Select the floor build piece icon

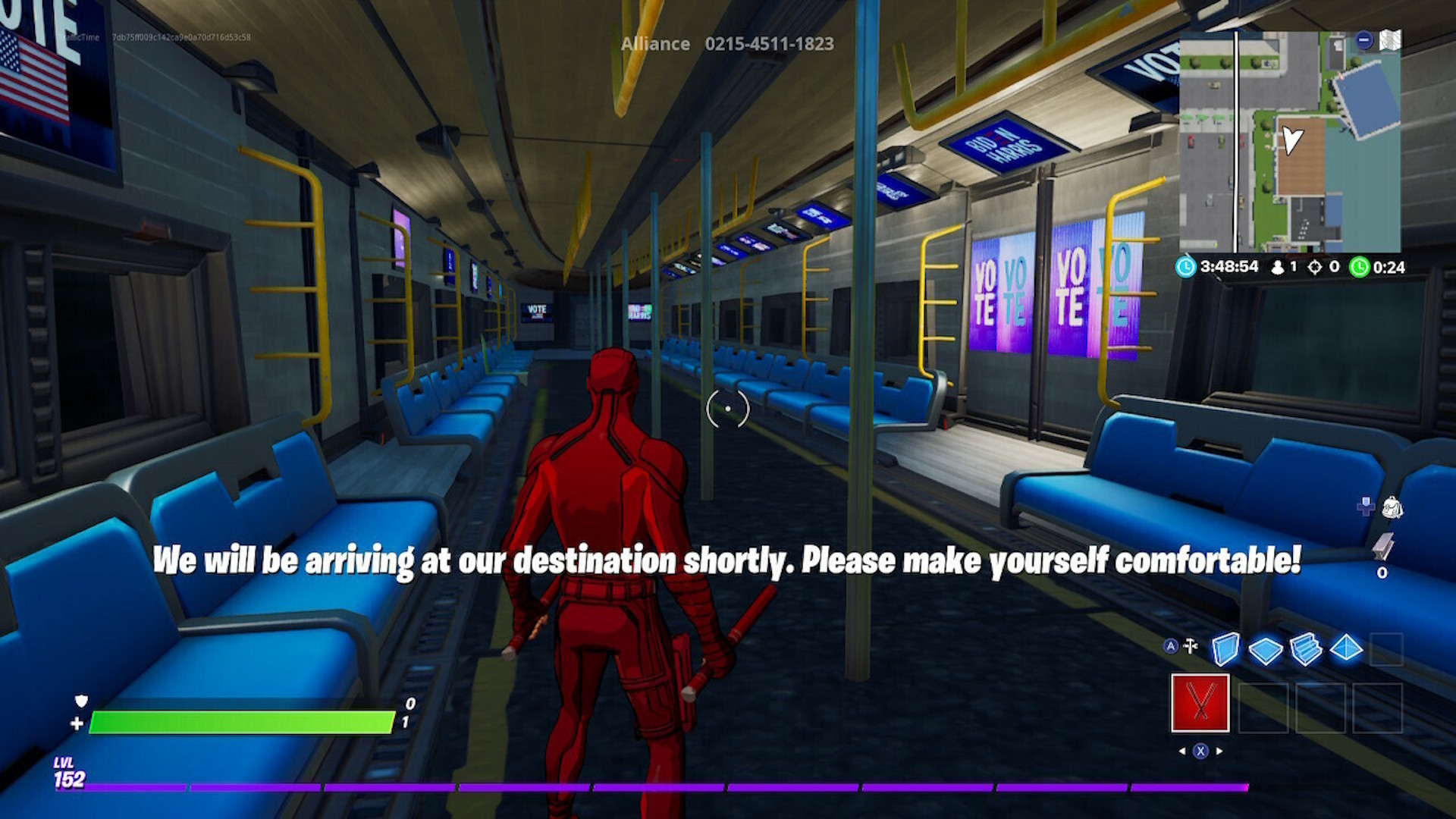point(1265,648)
